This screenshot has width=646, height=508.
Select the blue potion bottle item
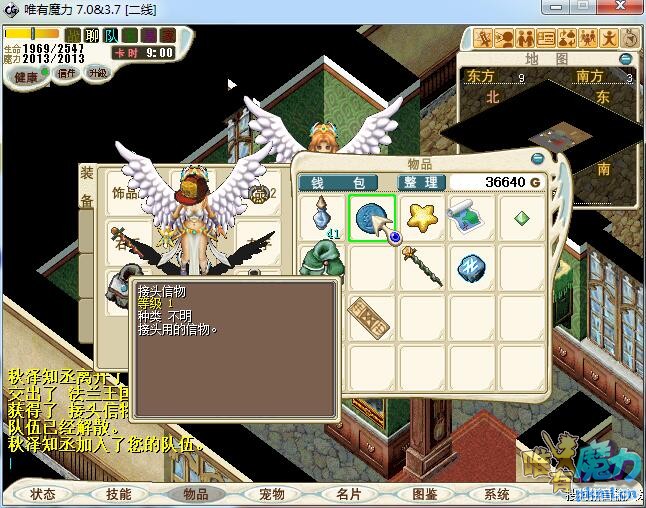(322, 216)
